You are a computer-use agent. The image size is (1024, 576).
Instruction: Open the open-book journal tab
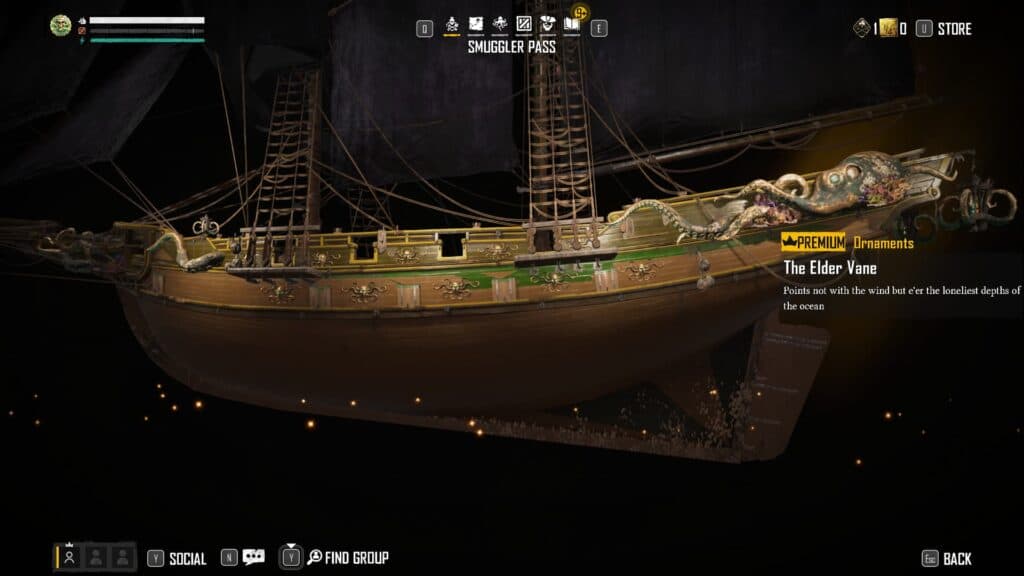[571, 24]
